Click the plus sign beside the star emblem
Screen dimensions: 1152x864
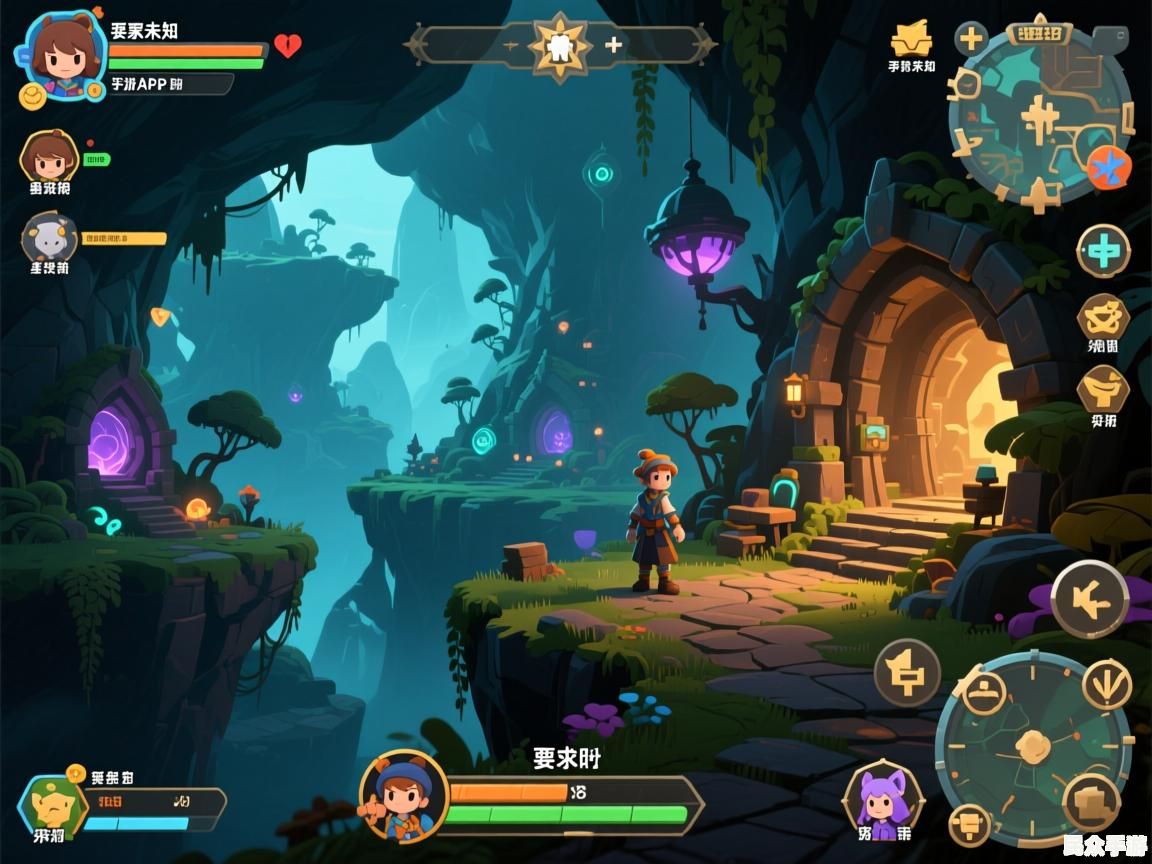pyautogui.click(x=613, y=45)
